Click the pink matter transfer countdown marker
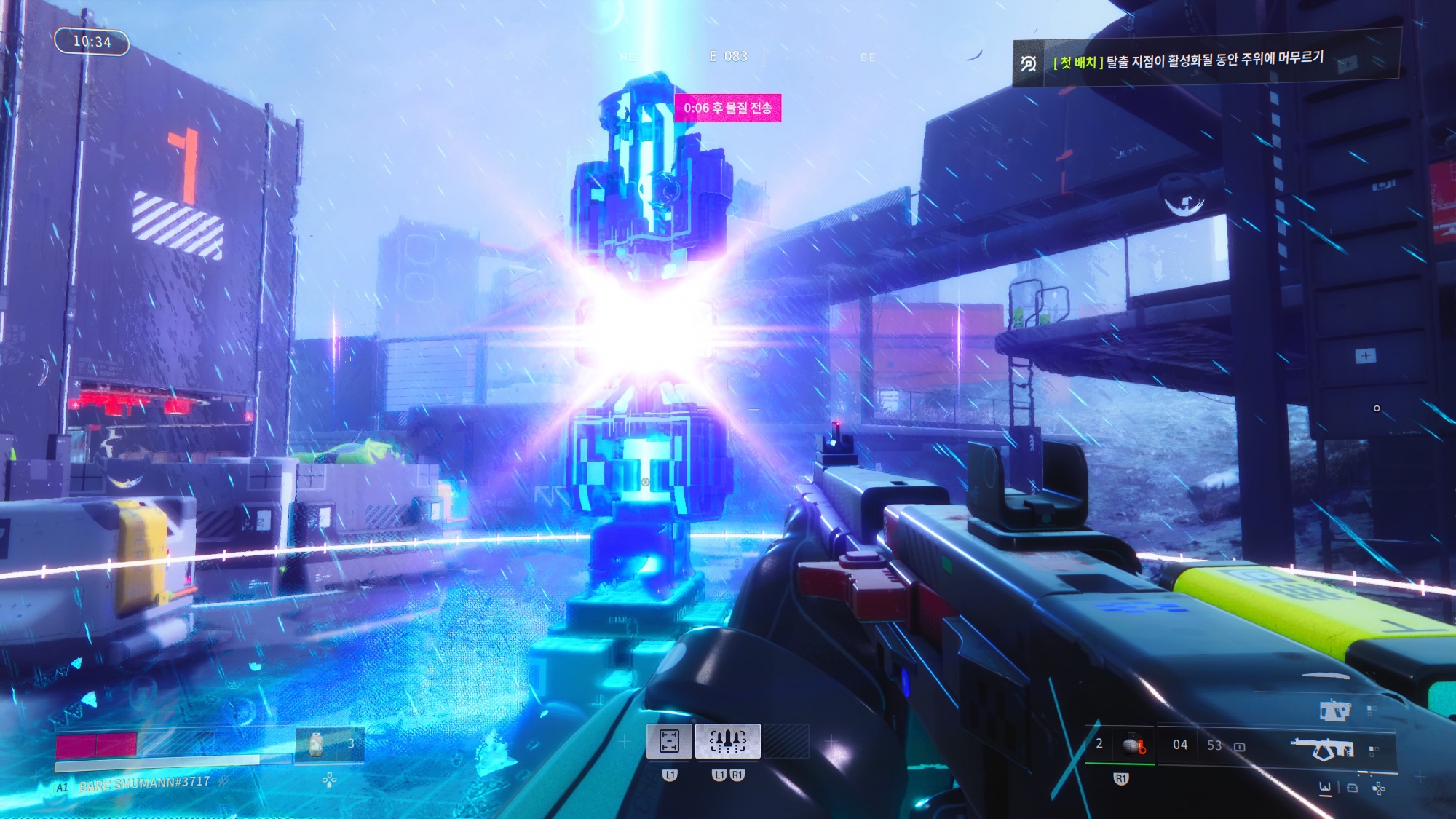 (x=727, y=108)
